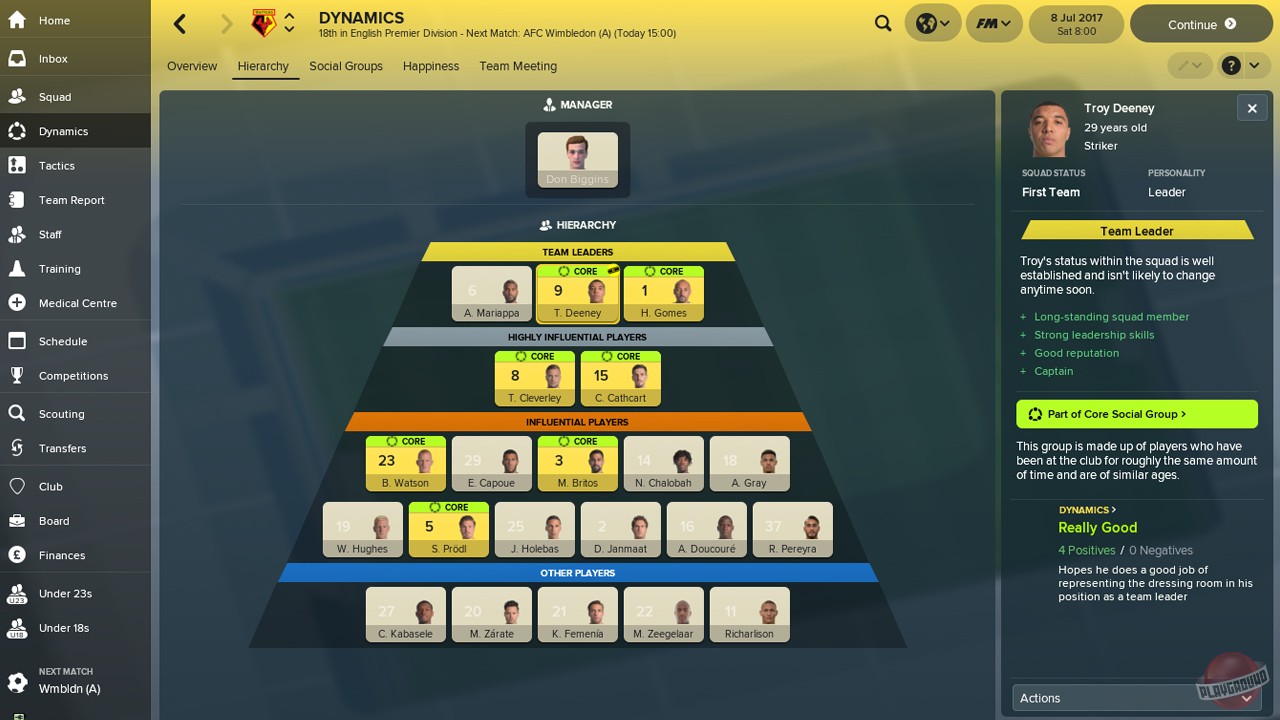The image size is (1280, 720).
Task: Click the search magnifier icon
Action: (x=882, y=23)
